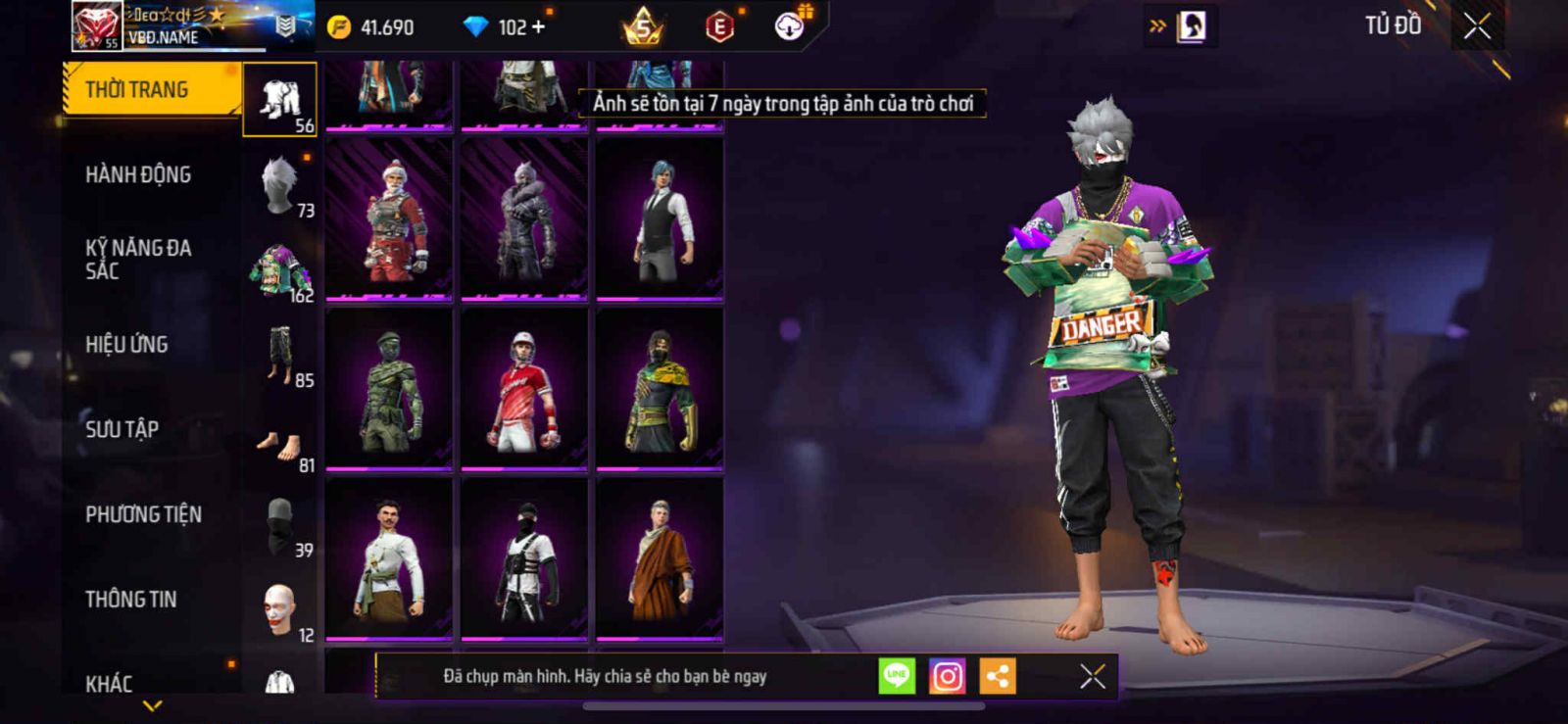The width and height of the screenshot is (1568, 724).
Task: Open the orange share options button
Action: coord(998,676)
